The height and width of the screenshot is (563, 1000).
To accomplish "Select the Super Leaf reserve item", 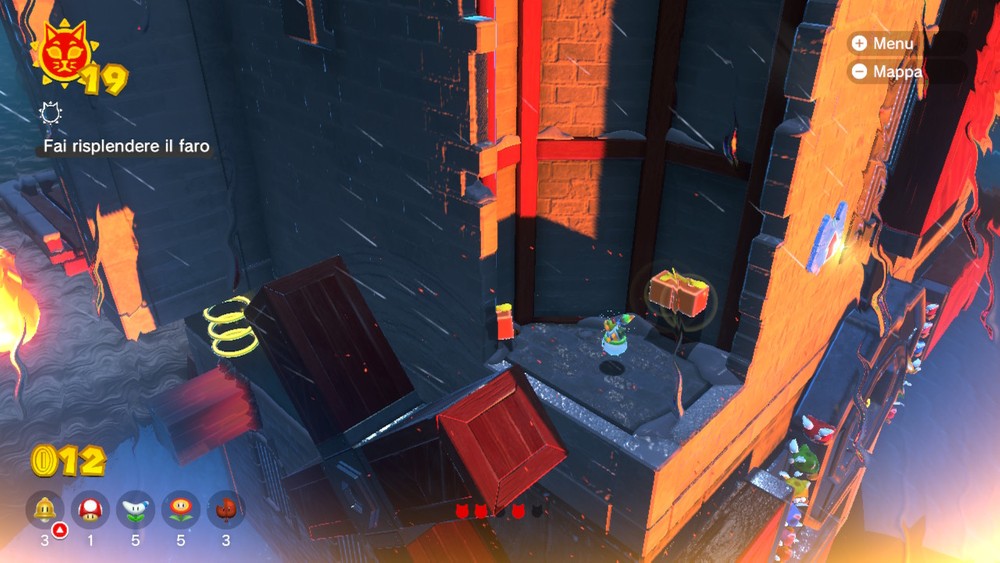I will click(x=226, y=509).
